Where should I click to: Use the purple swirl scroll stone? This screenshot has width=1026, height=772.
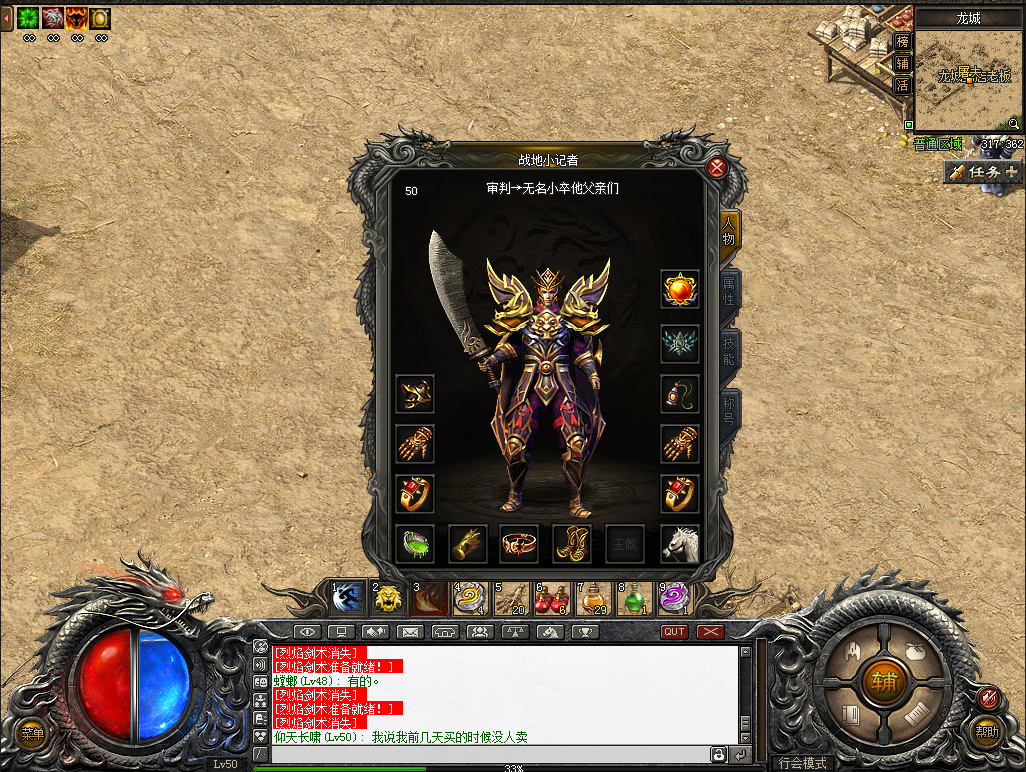(x=674, y=598)
